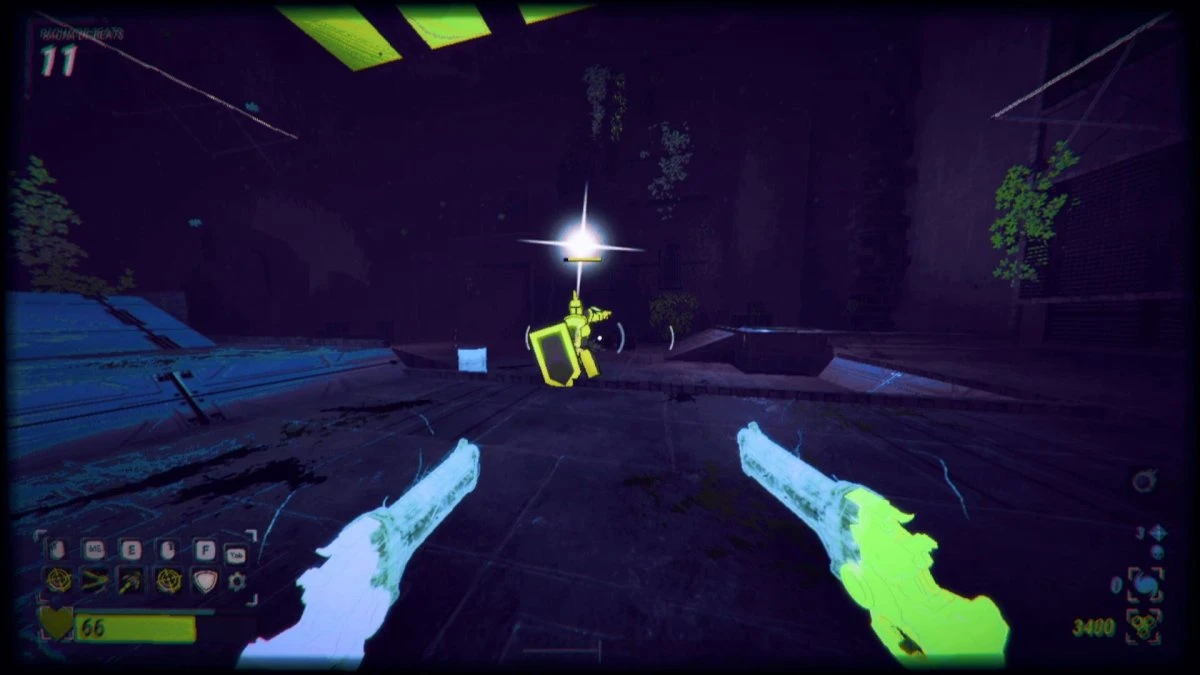Click the blue swirl item slot
Image resolution: width=1200 pixels, height=675 pixels.
point(1144,584)
